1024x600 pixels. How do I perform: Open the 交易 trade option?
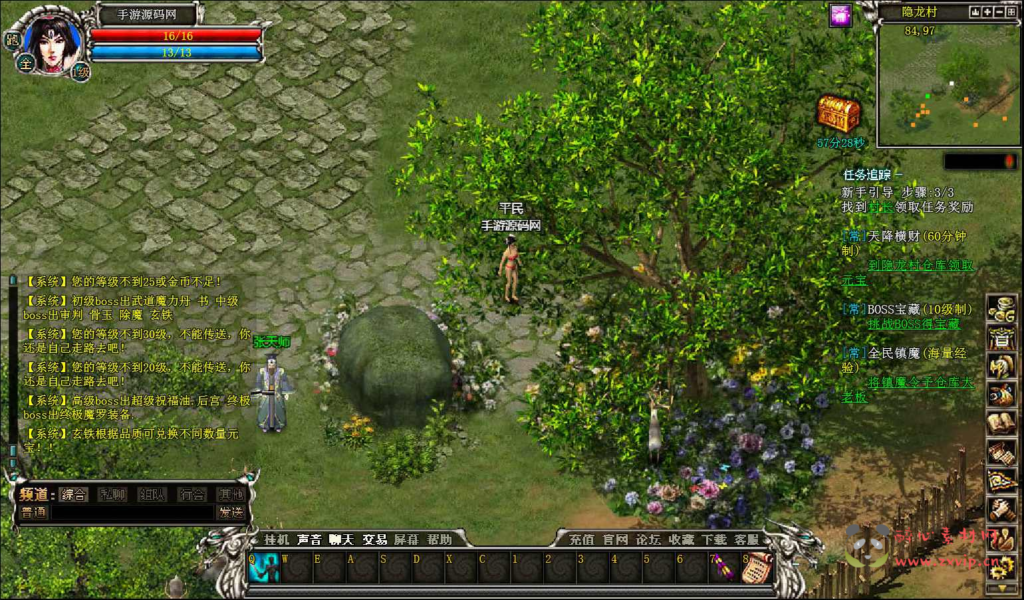374,539
